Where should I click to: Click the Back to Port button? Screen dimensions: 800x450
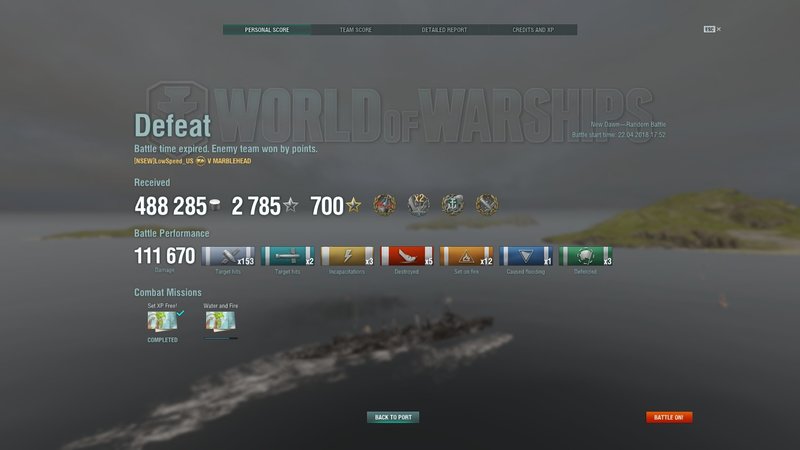[x=393, y=417]
